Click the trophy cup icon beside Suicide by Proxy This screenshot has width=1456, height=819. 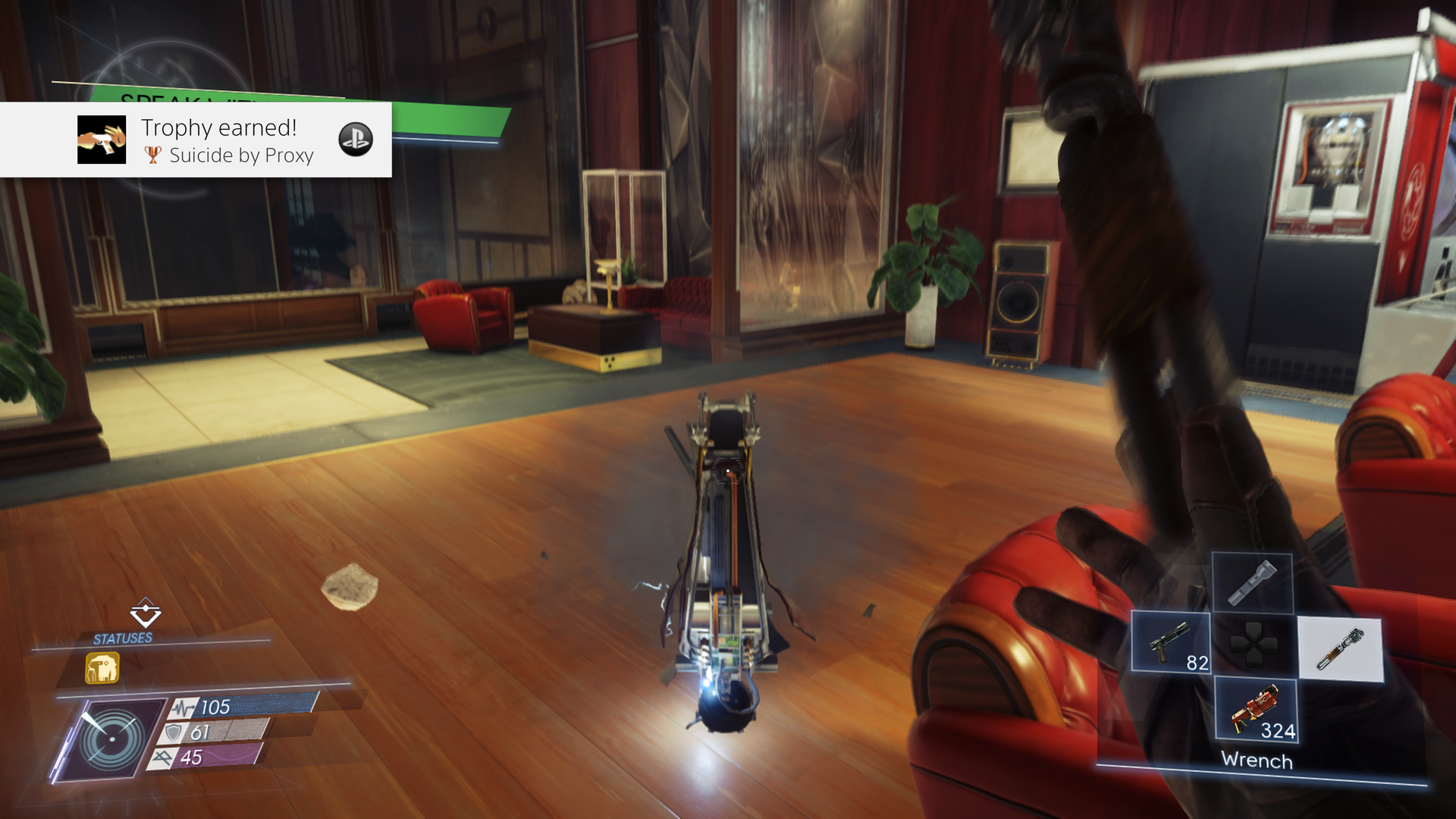(152, 155)
